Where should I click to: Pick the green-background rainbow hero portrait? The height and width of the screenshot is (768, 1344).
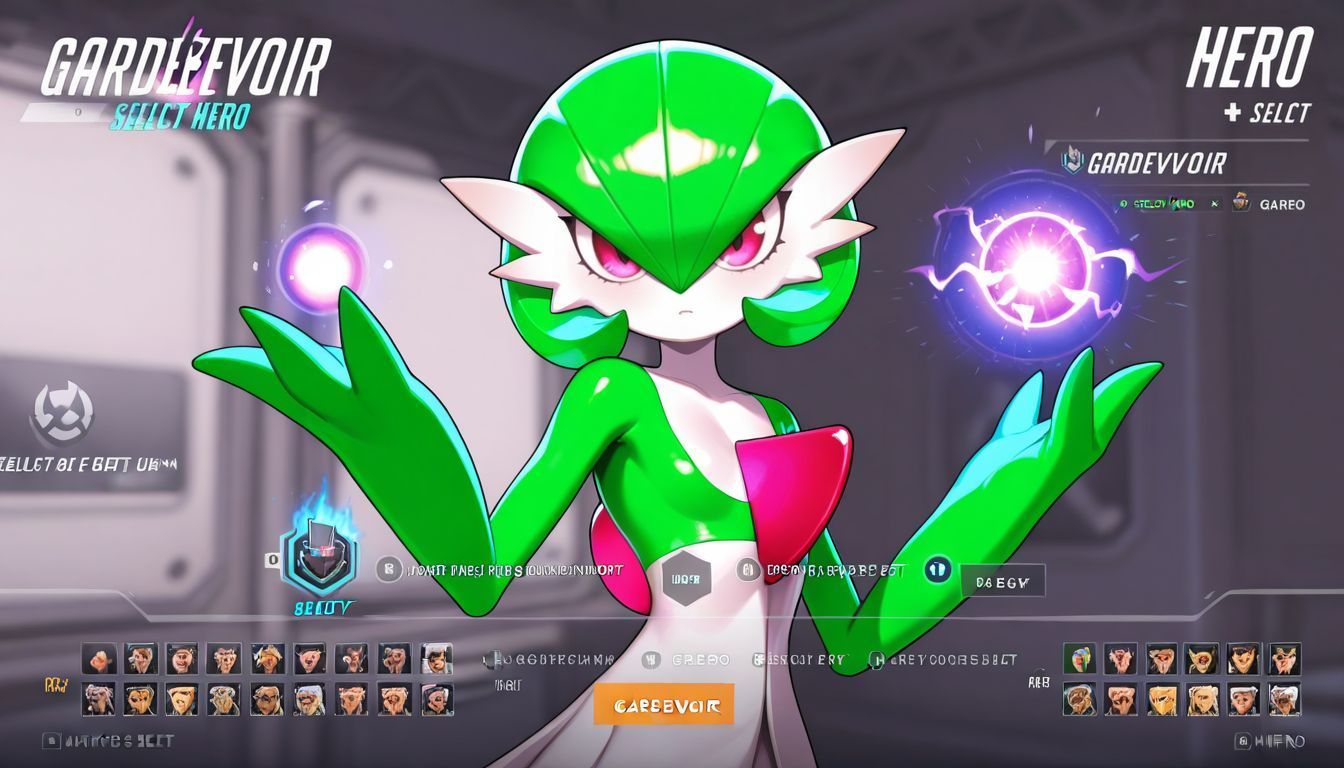coord(1078,658)
